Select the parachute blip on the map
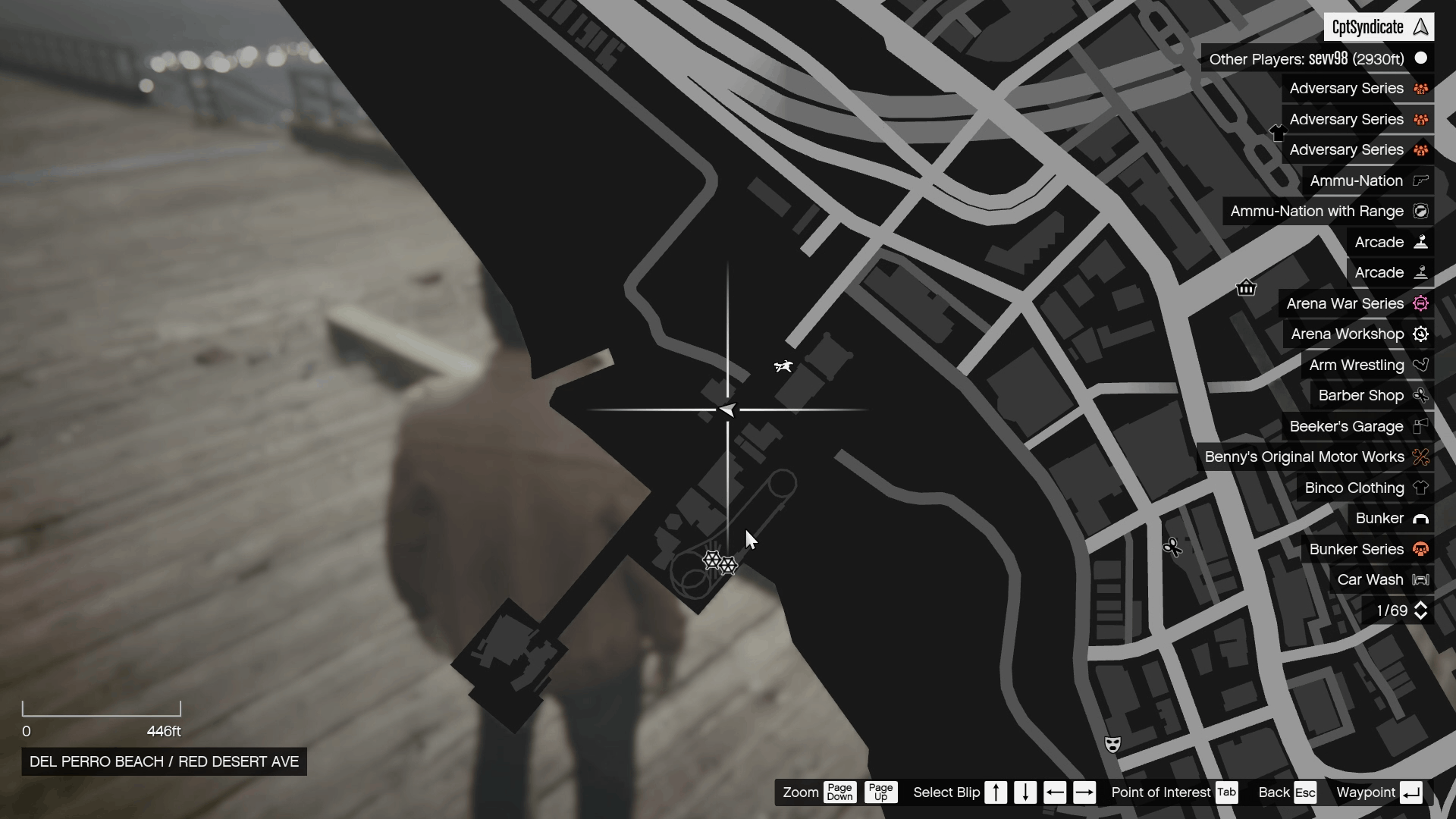Viewport: 1456px width, 819px height. pos(784,366)
